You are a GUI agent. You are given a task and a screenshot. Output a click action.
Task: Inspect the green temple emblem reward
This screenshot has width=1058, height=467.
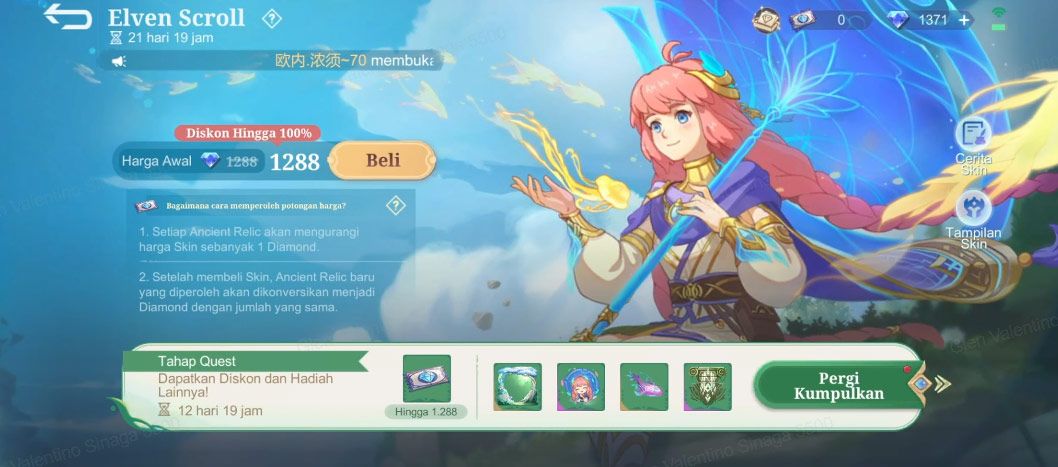707,386
